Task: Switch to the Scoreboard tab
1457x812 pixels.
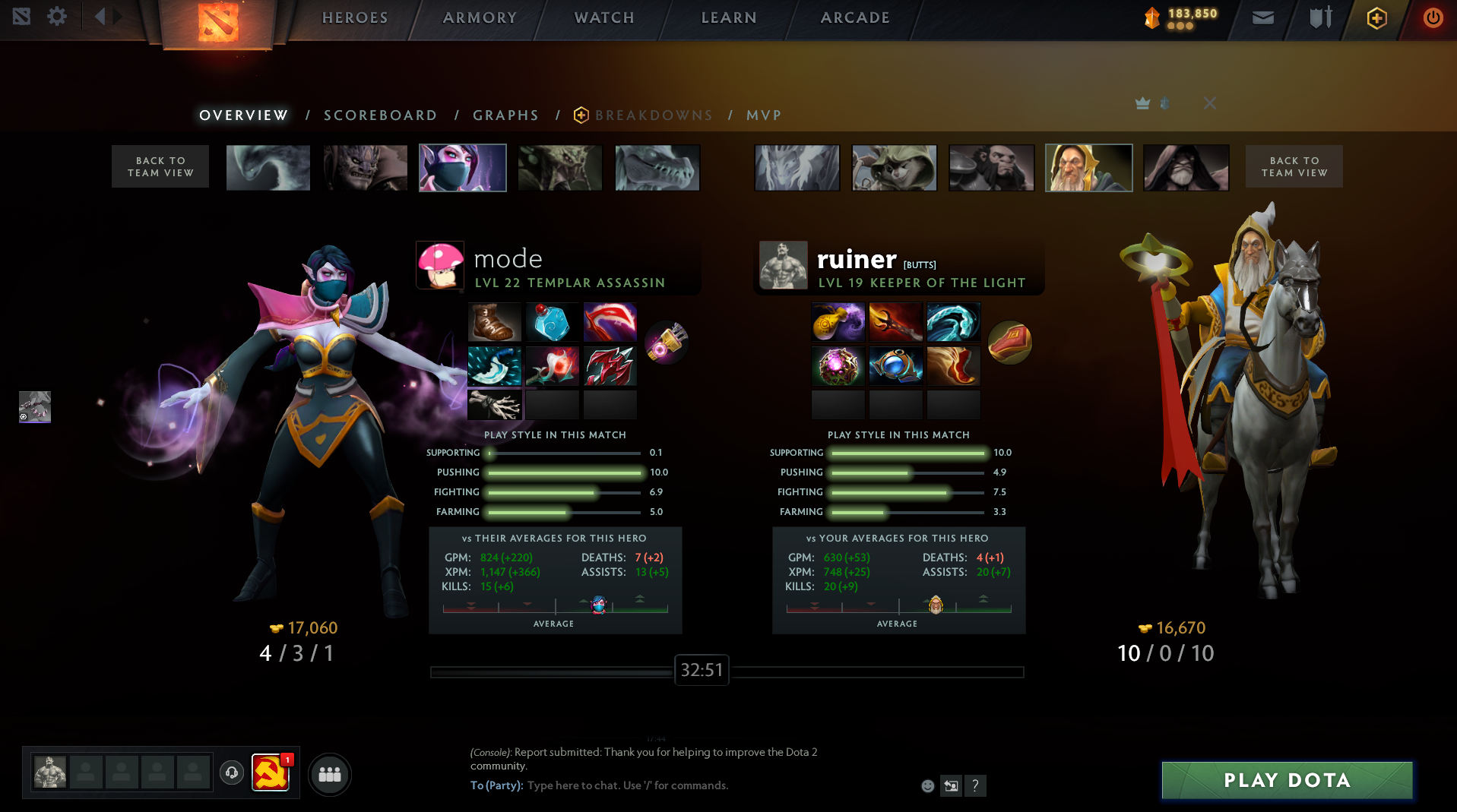Action: (x=380, y=115)
